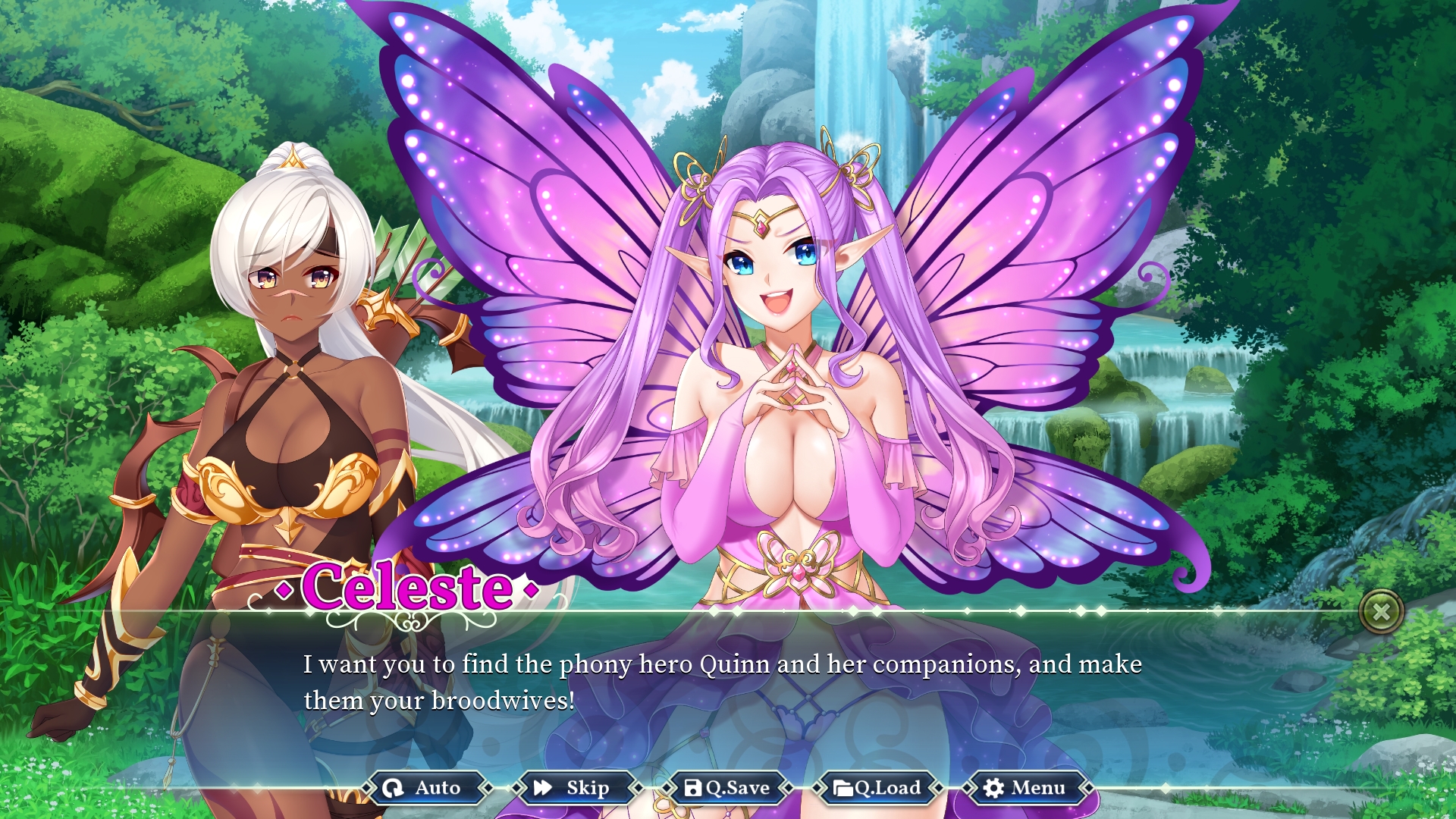
Task: Click the fast-forward icon on Skip button
Action: coord(543,788)
